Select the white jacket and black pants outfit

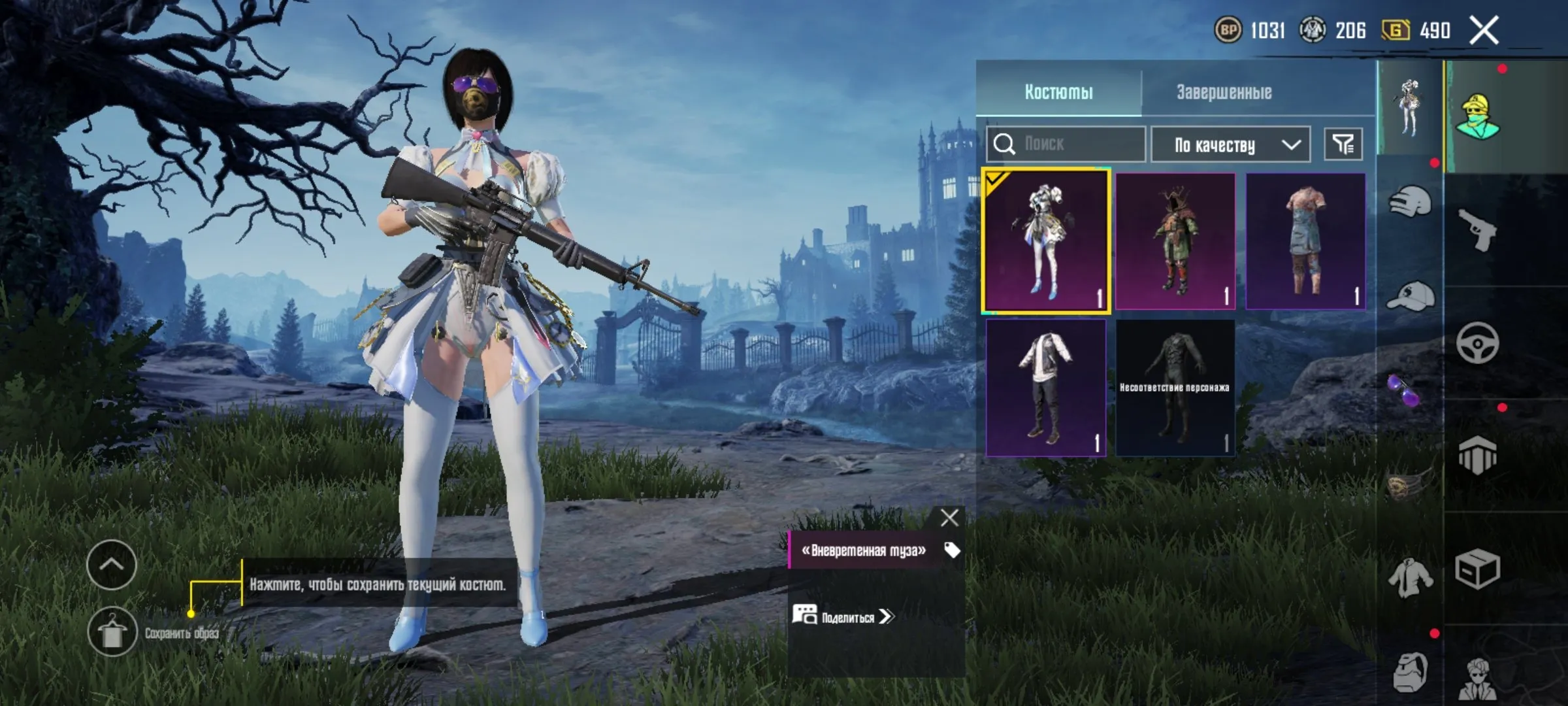[1045, 387]
